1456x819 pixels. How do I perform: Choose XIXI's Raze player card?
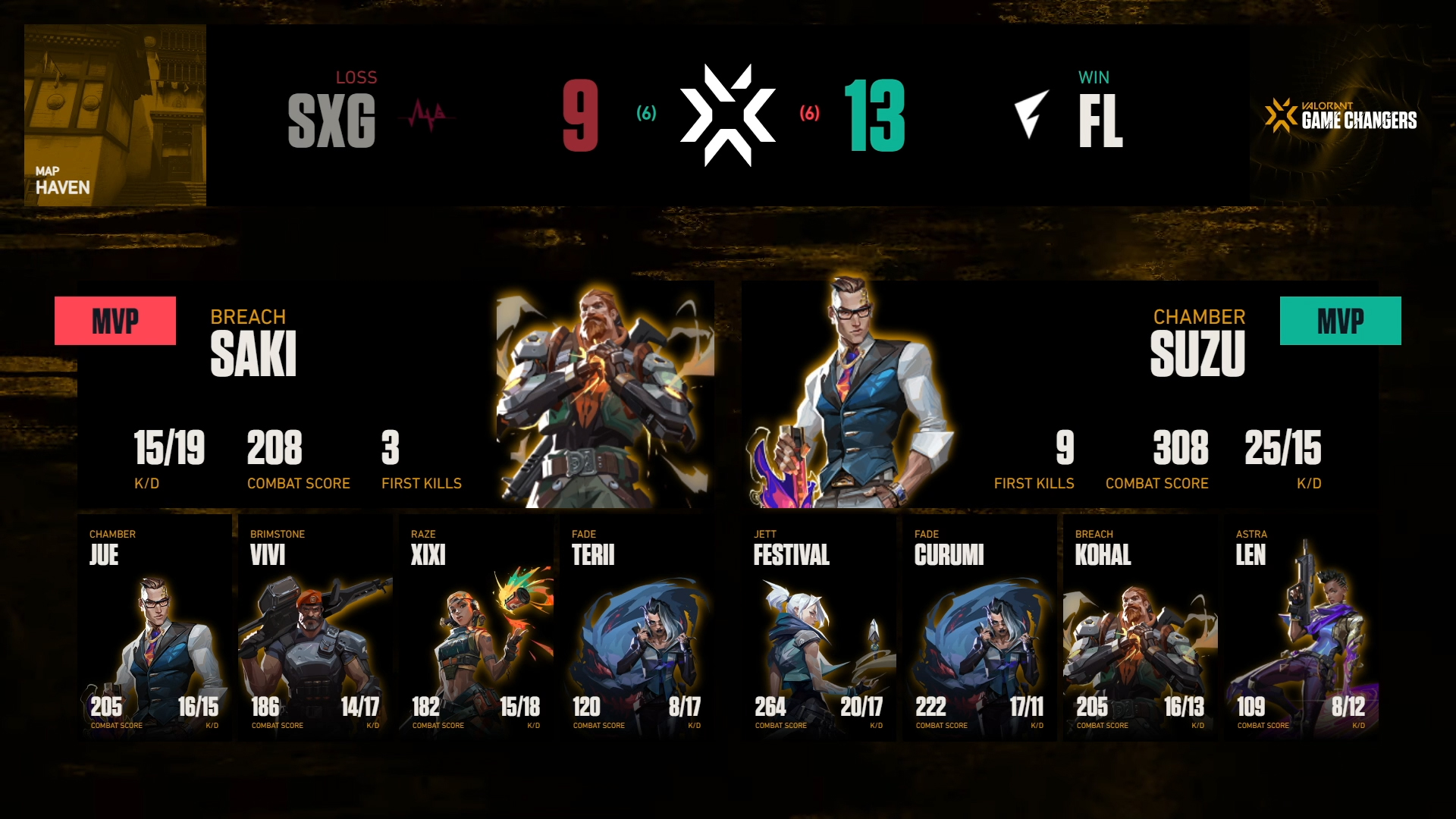pyautogui.click(x=476, y=626)
